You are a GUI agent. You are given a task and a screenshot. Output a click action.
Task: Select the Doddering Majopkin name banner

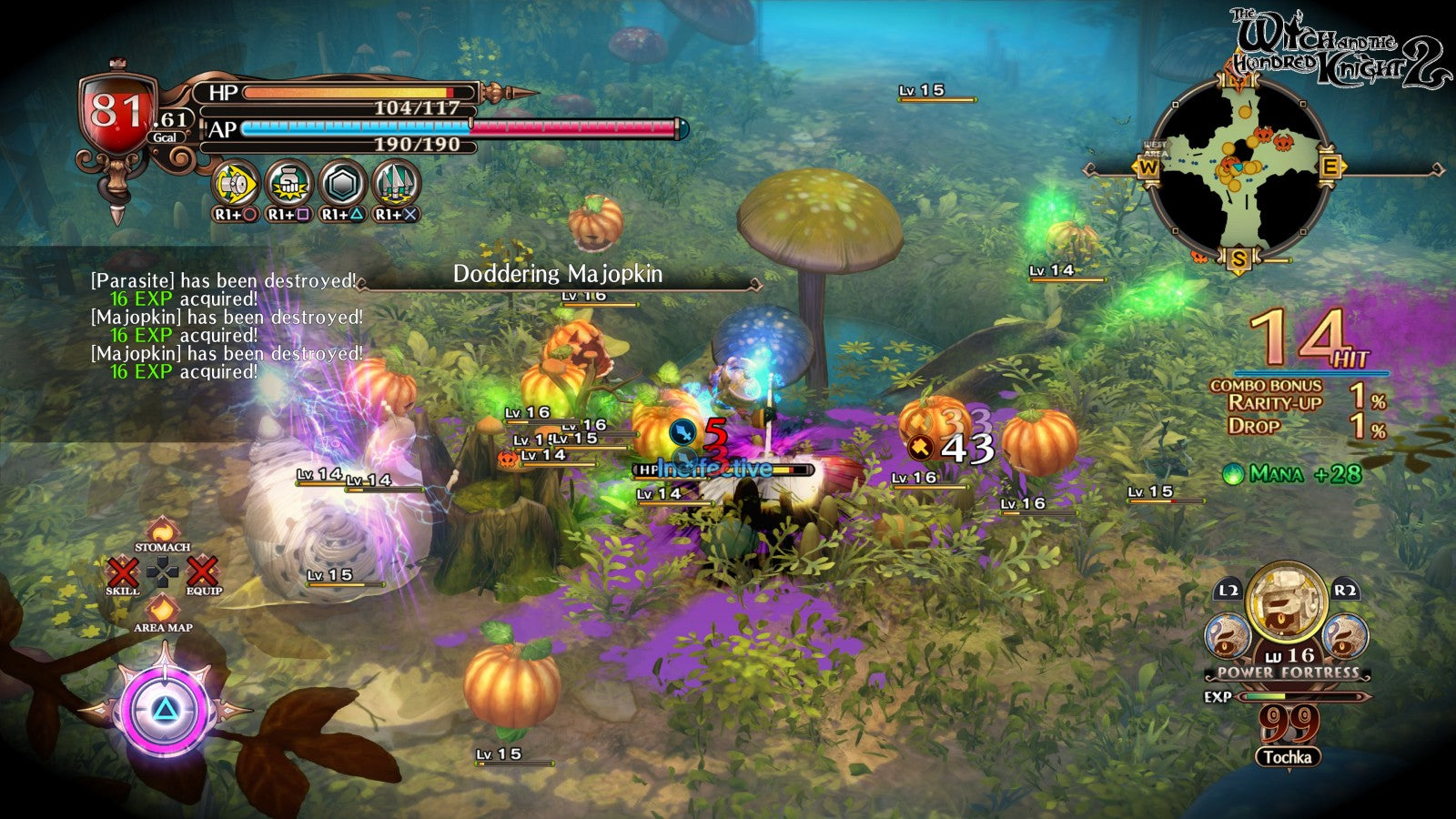[558, 271]
